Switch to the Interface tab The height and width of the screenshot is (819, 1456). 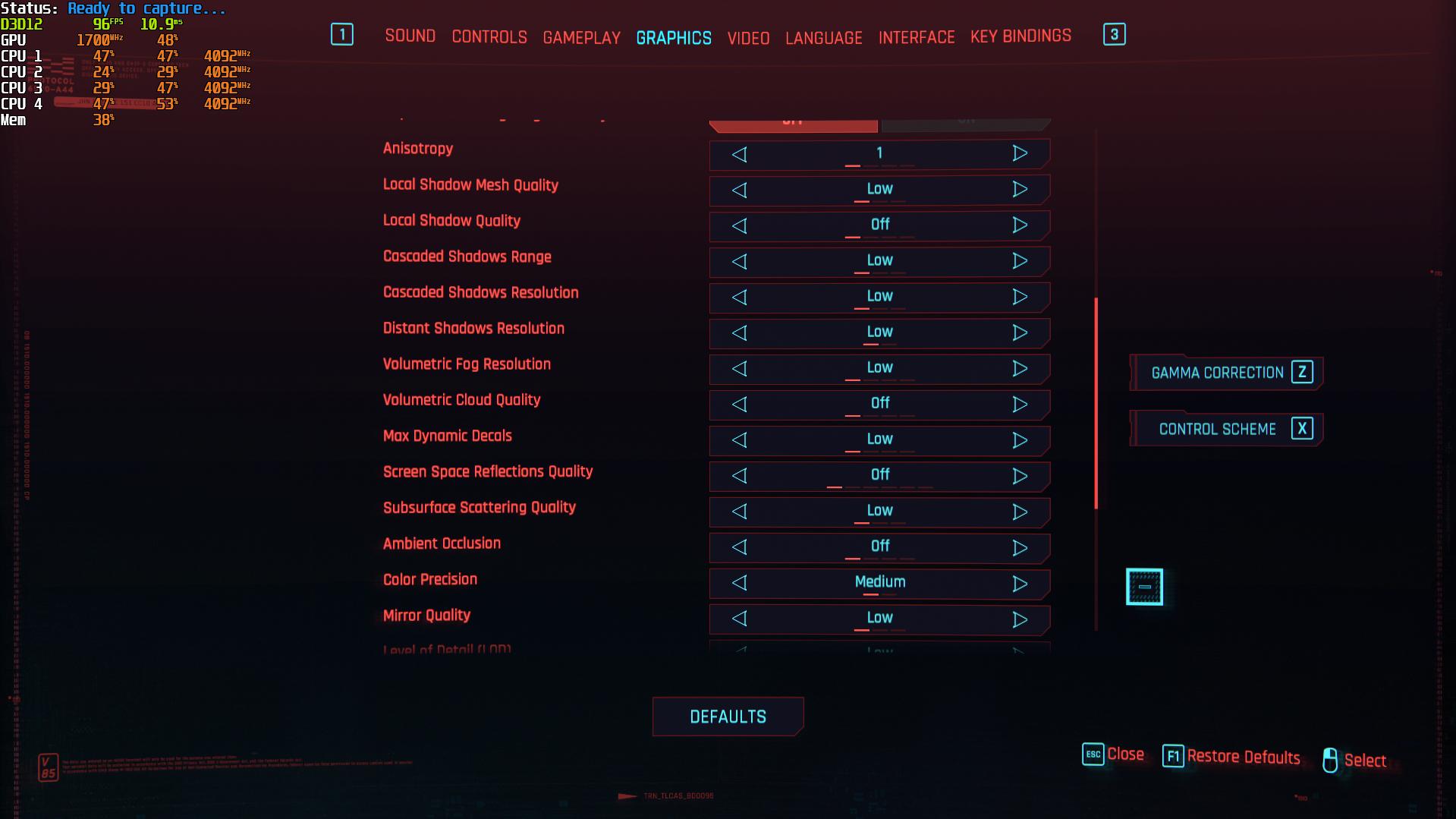(x=917, y=37)
